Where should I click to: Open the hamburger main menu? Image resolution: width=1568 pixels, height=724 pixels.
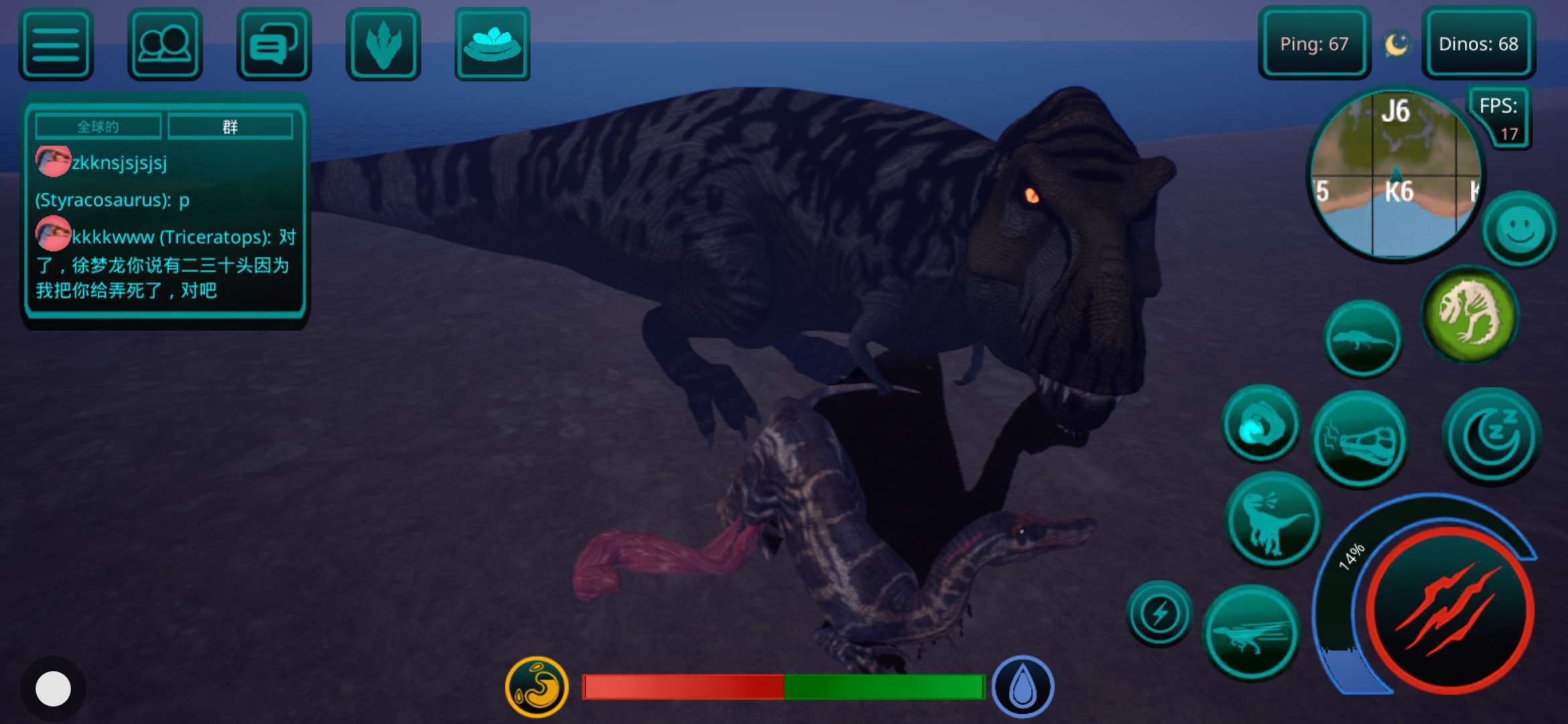56,44
